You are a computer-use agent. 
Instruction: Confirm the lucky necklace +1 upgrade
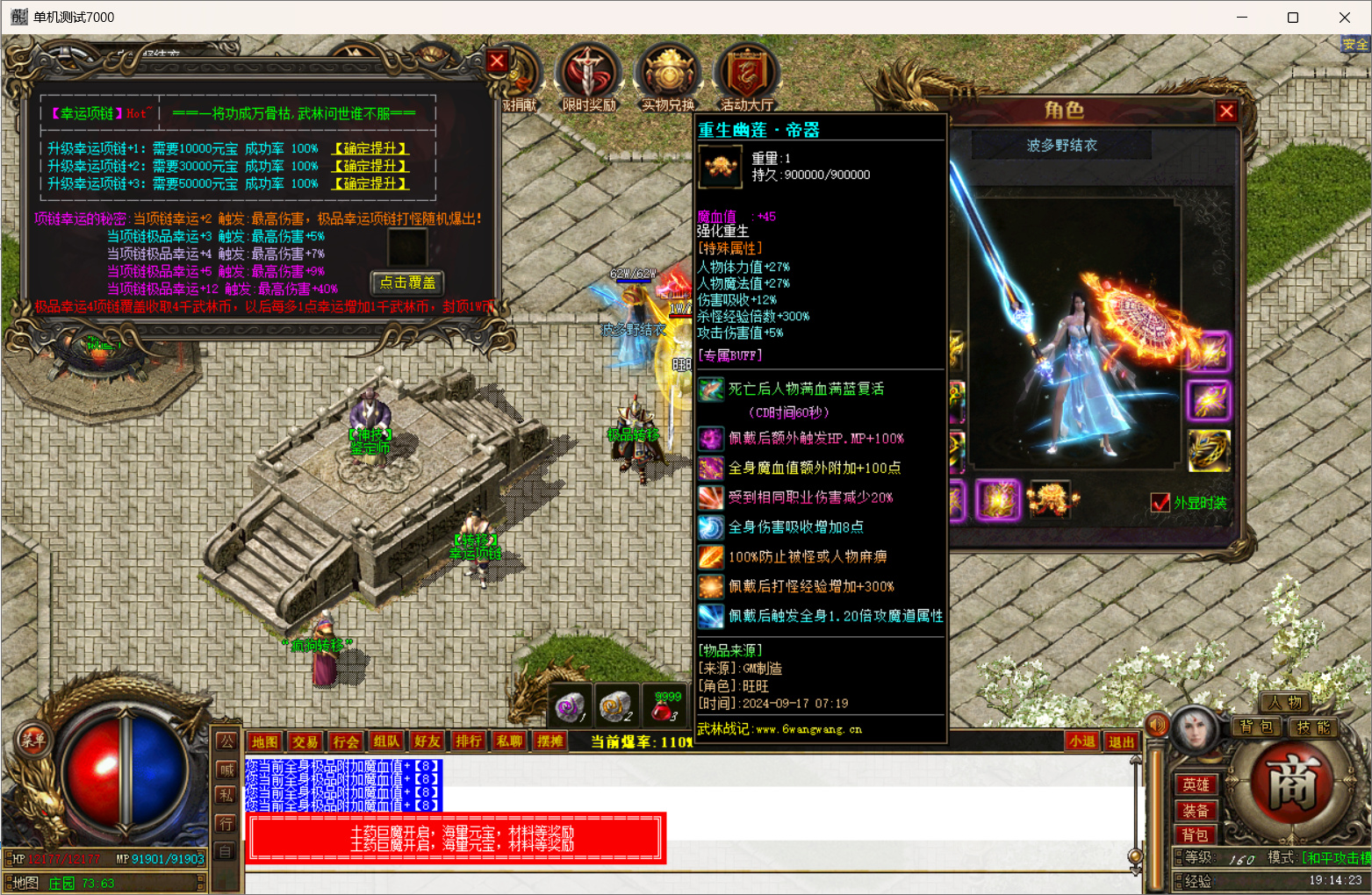point(370,148)
